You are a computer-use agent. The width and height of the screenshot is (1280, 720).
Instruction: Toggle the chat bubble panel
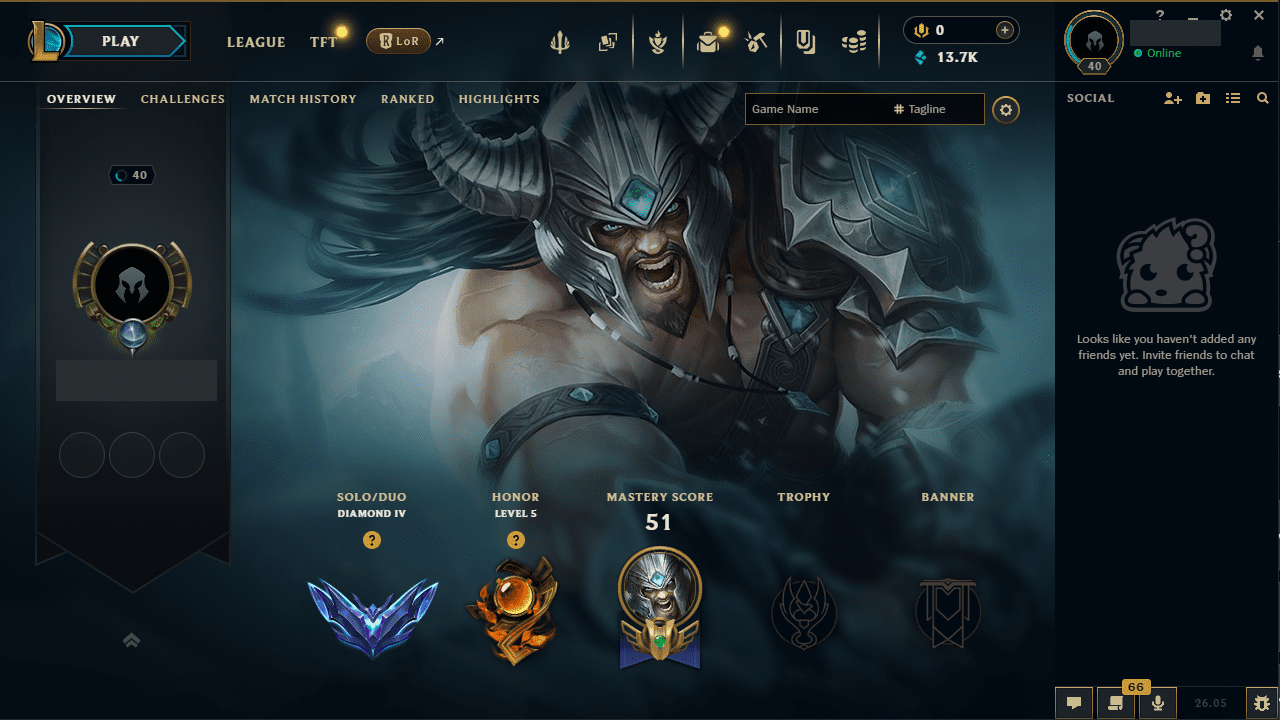pos(1074,703)
